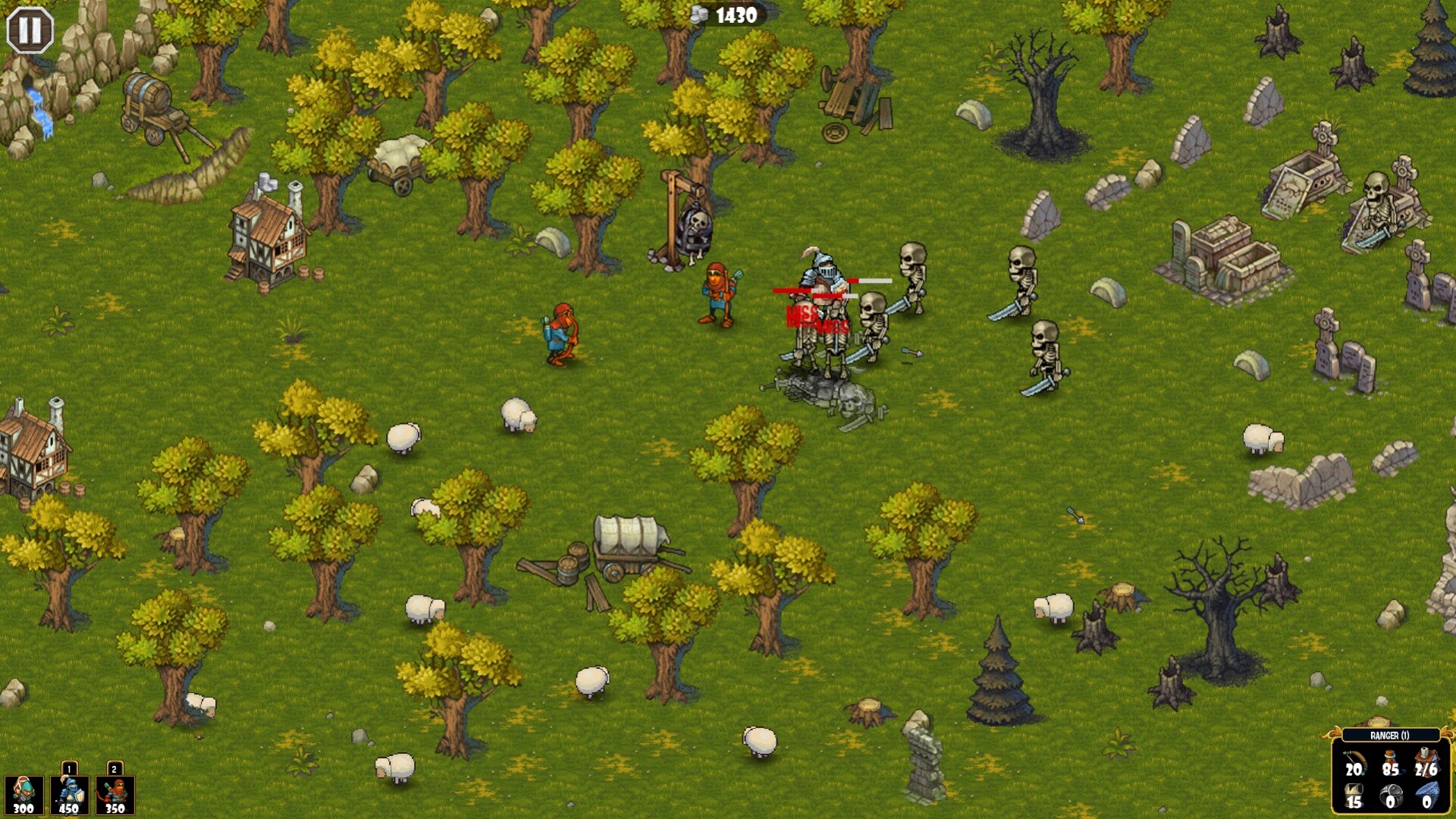Pause the game with the pause button
This screenshot has width=1456, height=819.
(x=28, y=28)
